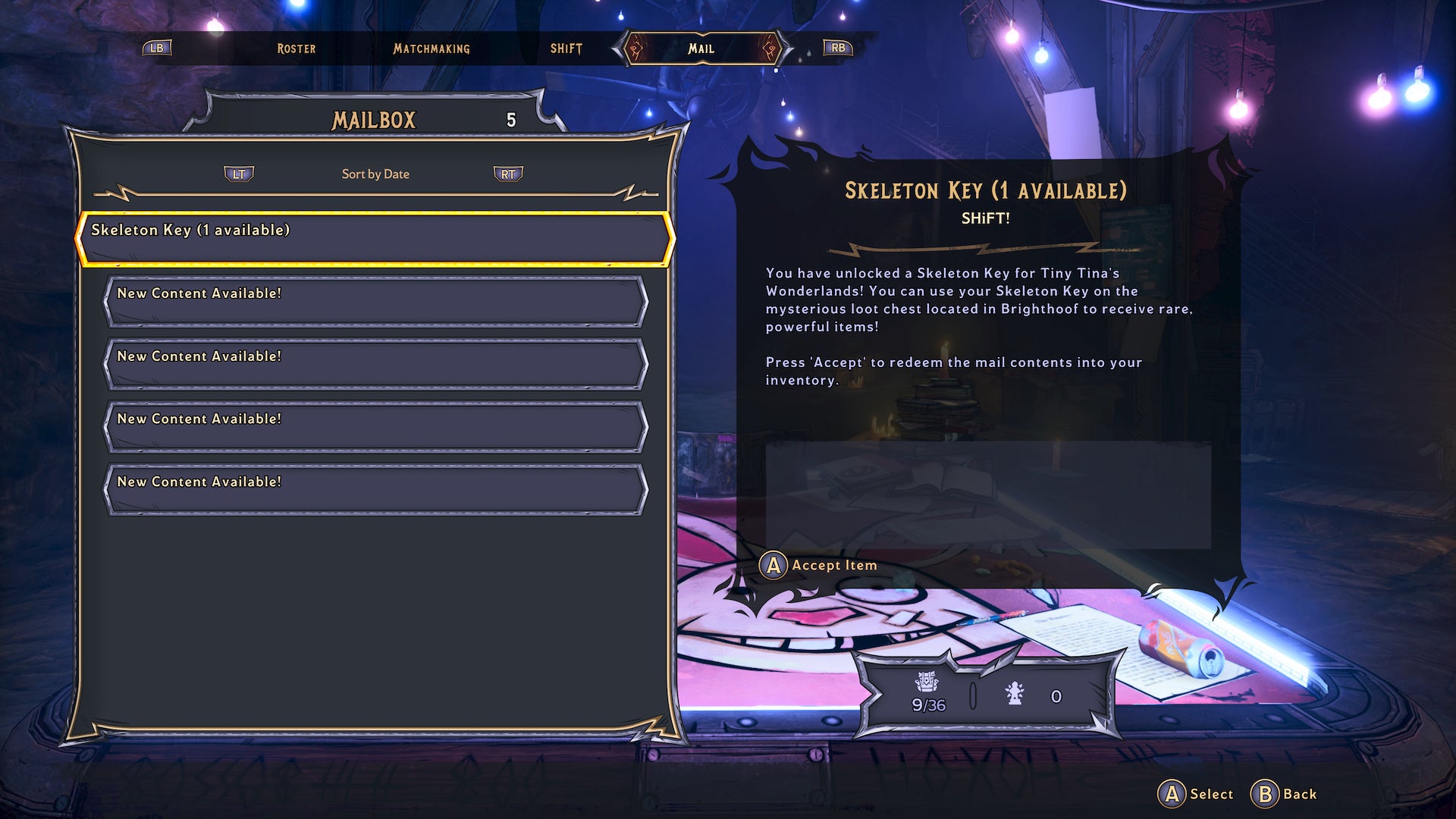Viewport: 1456px width, 819px height.
Task: Click the left rune emblem on the Mail tab
Action: pos(634,49)
